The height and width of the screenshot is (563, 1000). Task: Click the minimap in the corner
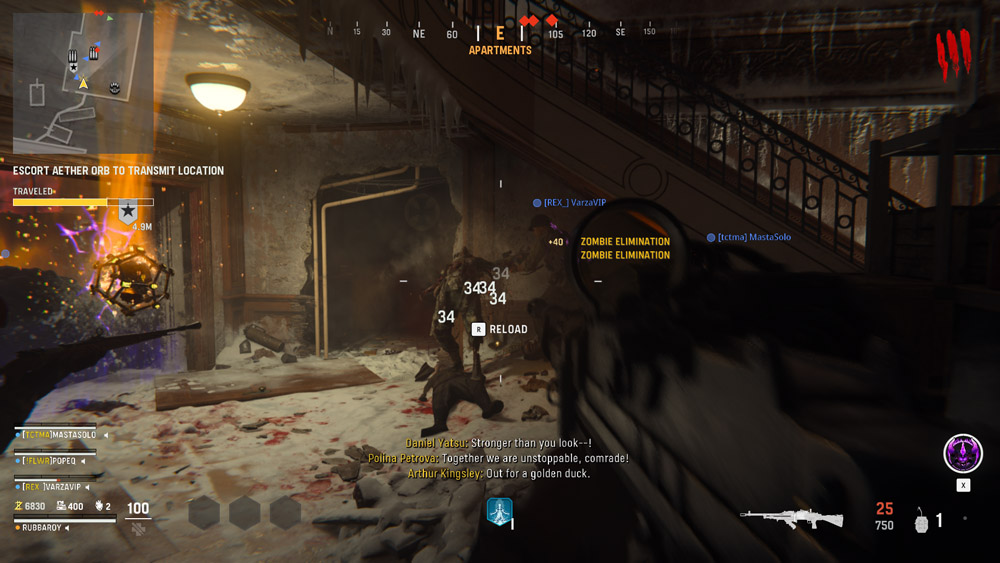[x=83, y=84]
